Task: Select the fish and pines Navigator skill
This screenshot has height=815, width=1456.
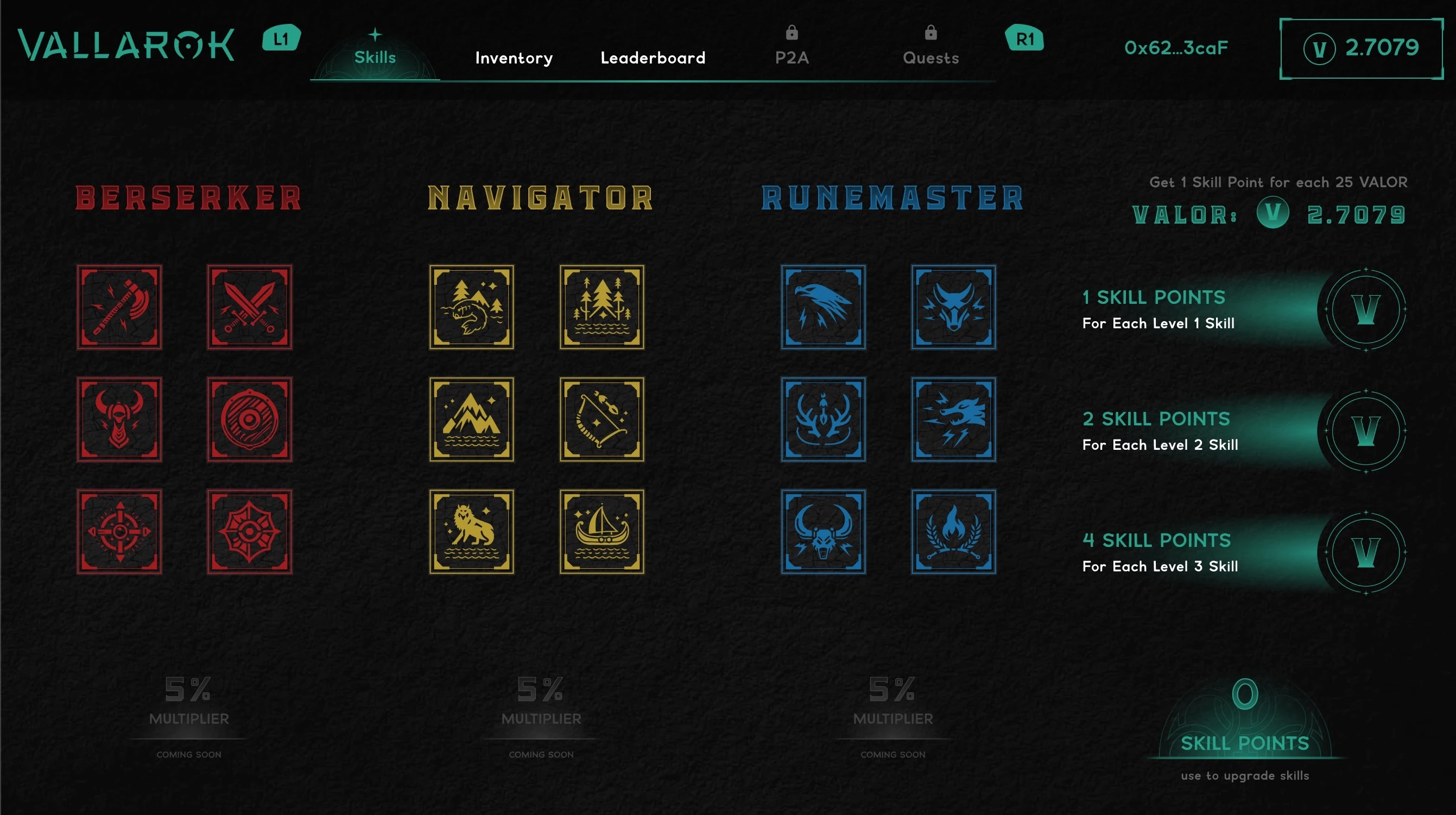Action: pyautogui.click(x=471, y=307)
